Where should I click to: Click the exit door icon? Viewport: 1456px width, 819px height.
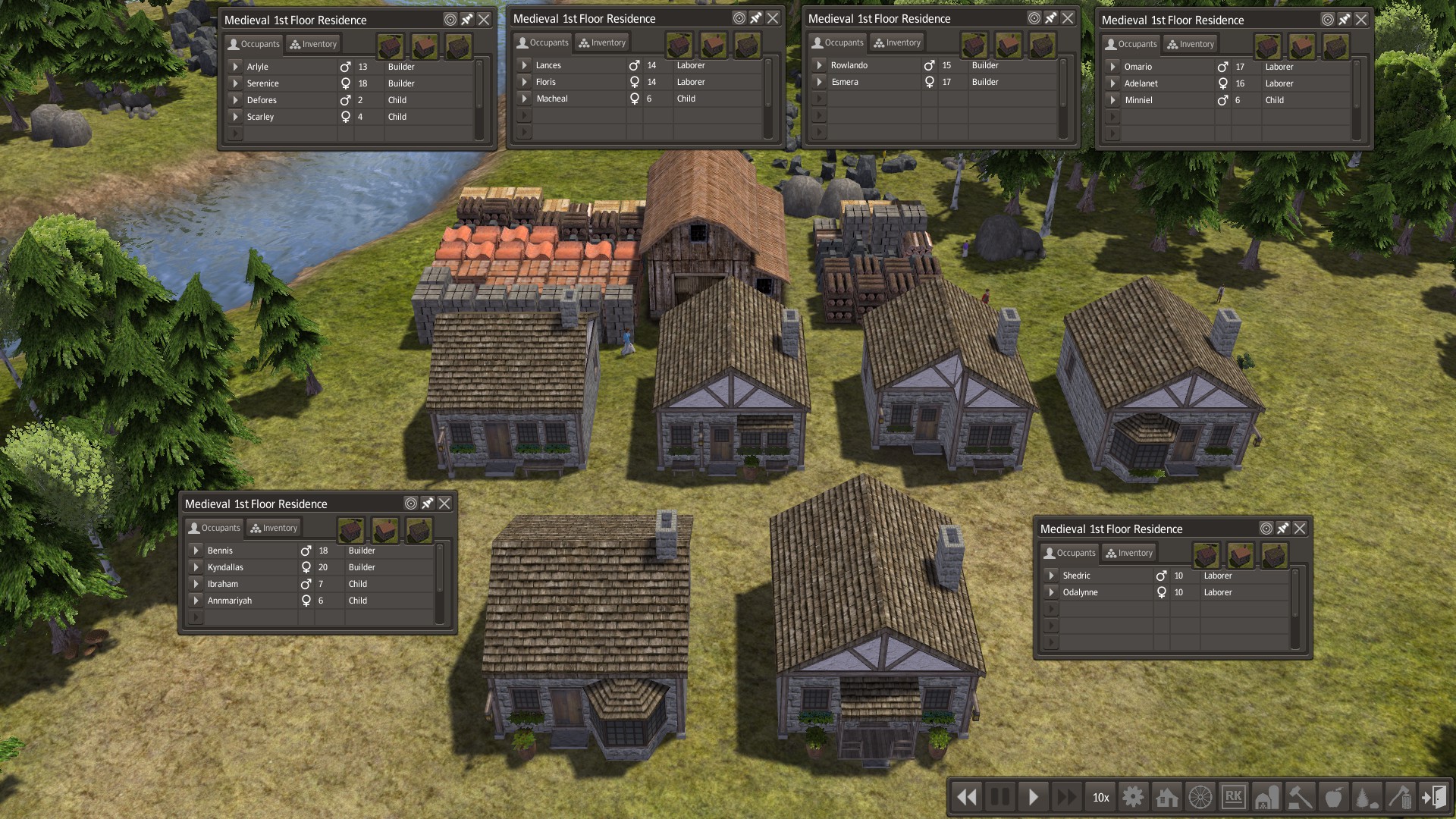point(1433,797)
